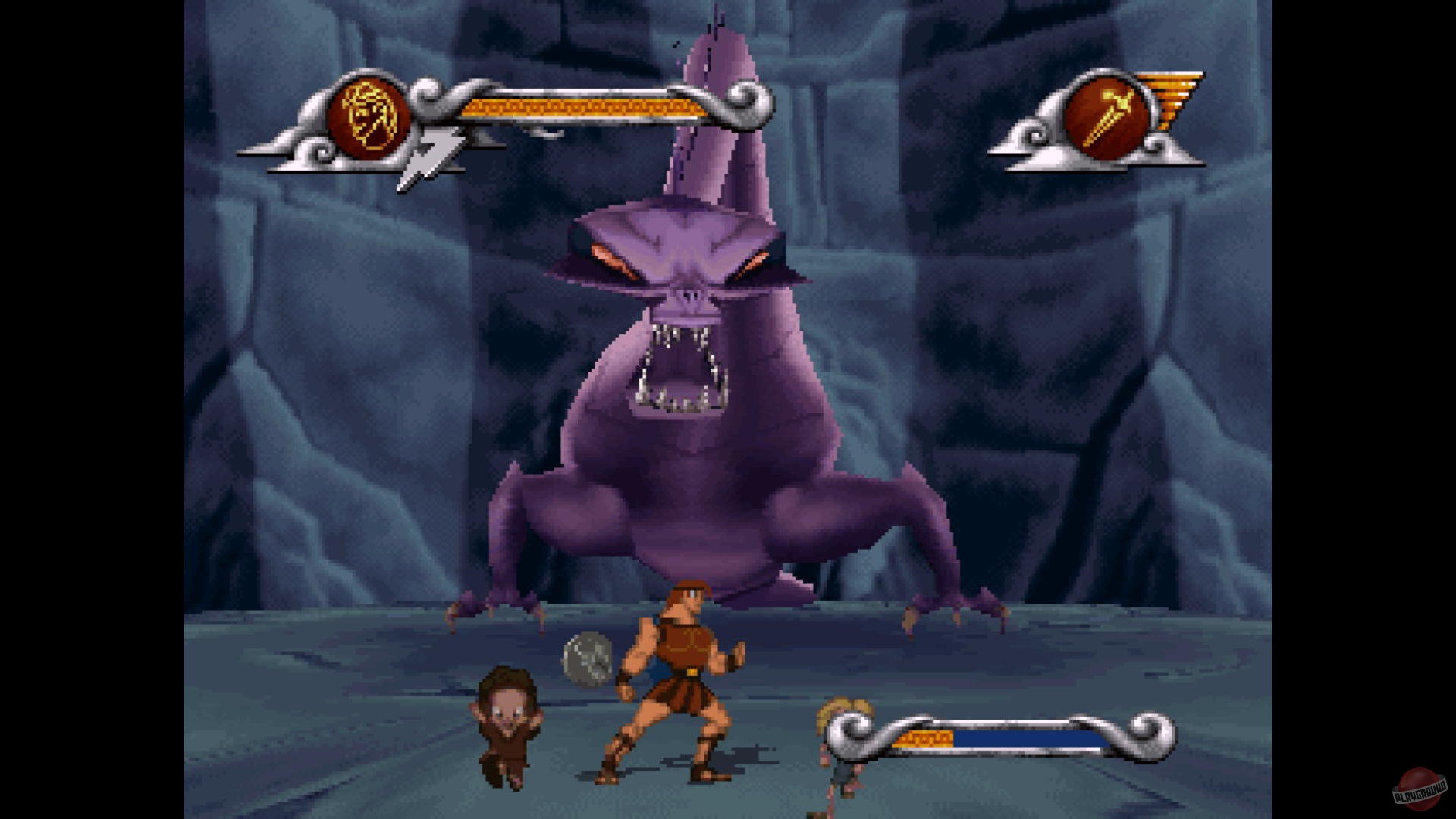Image resolution: width=1456 pixels, height=819 pixels.
Task: Click the PLAYGROUND planet logo watermark
Action: coord(1420,789)
